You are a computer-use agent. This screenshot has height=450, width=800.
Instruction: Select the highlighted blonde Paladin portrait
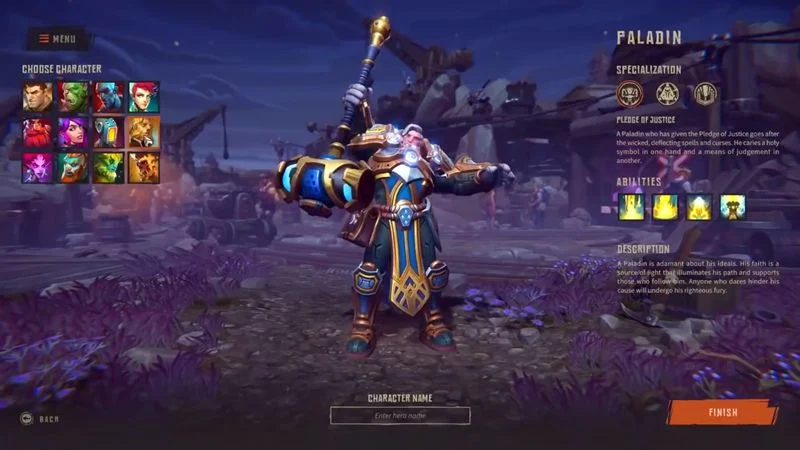tap(143, 132)
